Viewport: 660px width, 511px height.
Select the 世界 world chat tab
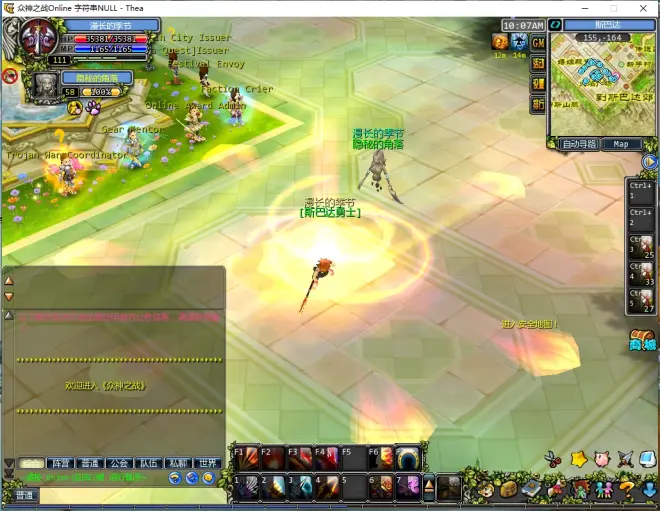(x=208, y=463)
